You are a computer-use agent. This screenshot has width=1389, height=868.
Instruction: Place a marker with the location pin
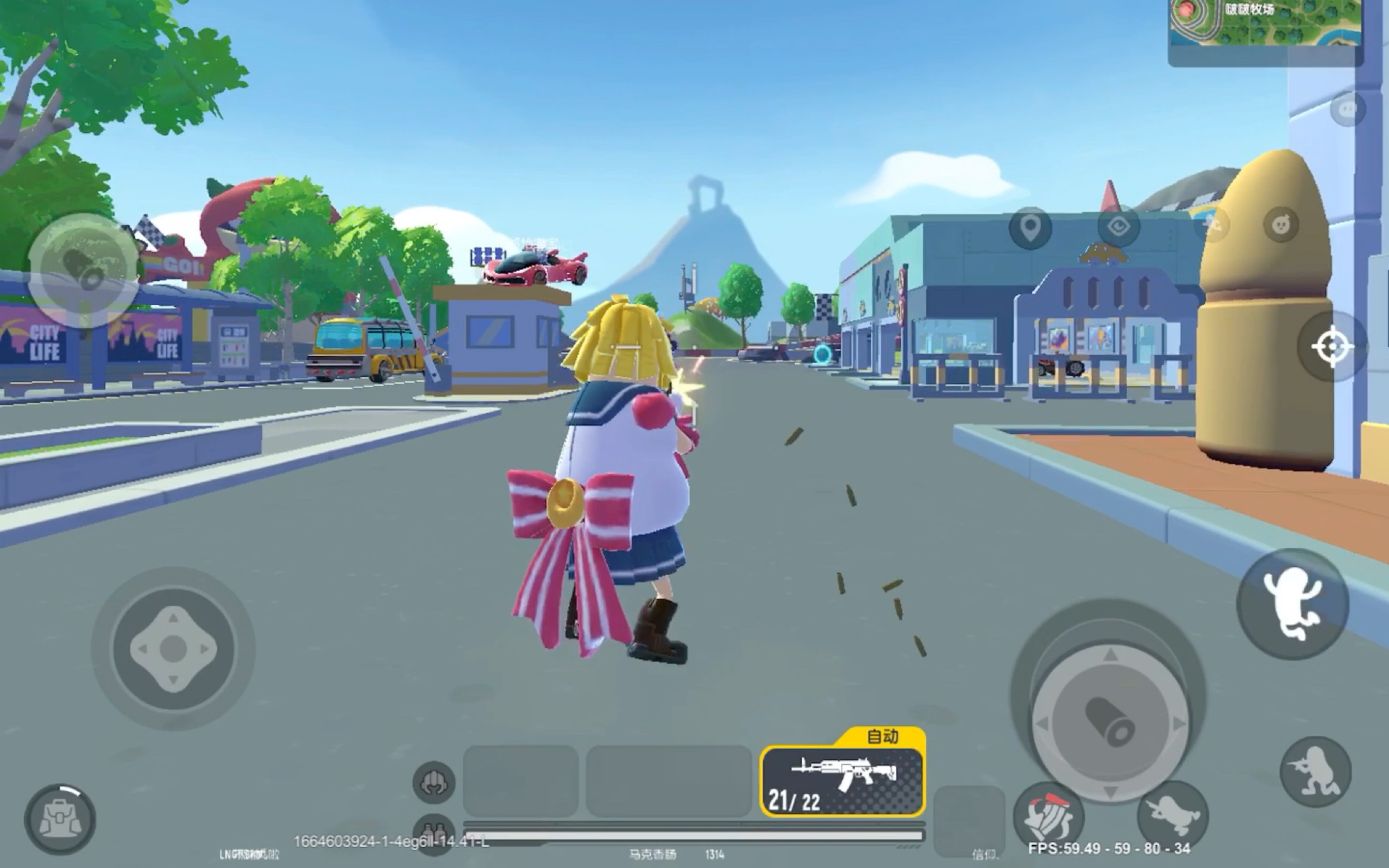(x=1030, y=227)
